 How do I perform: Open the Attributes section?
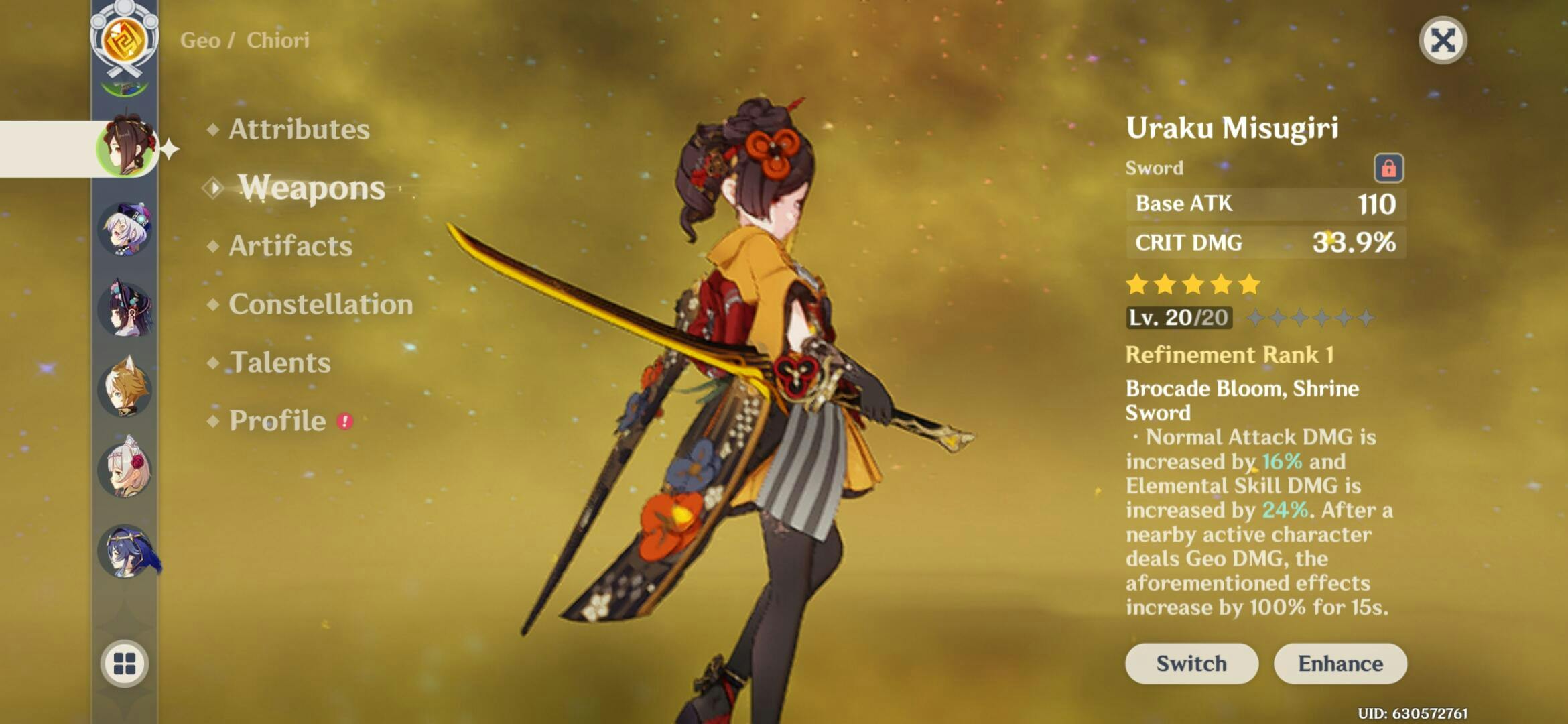(x=298, y=129)
